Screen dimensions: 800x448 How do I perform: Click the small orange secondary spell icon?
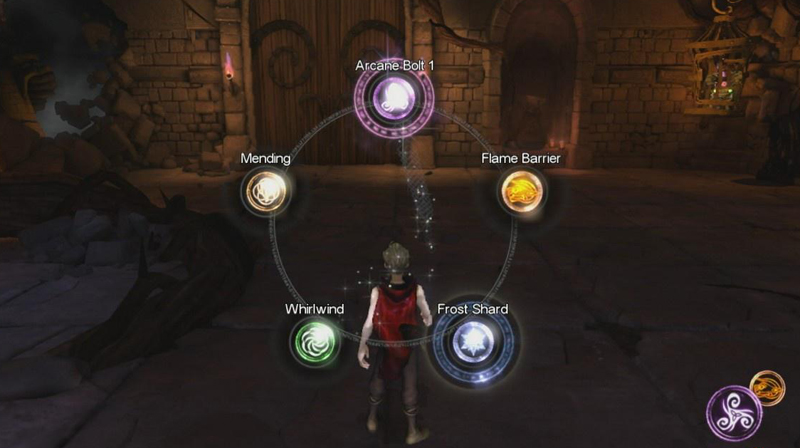click(x=768, y=387)
